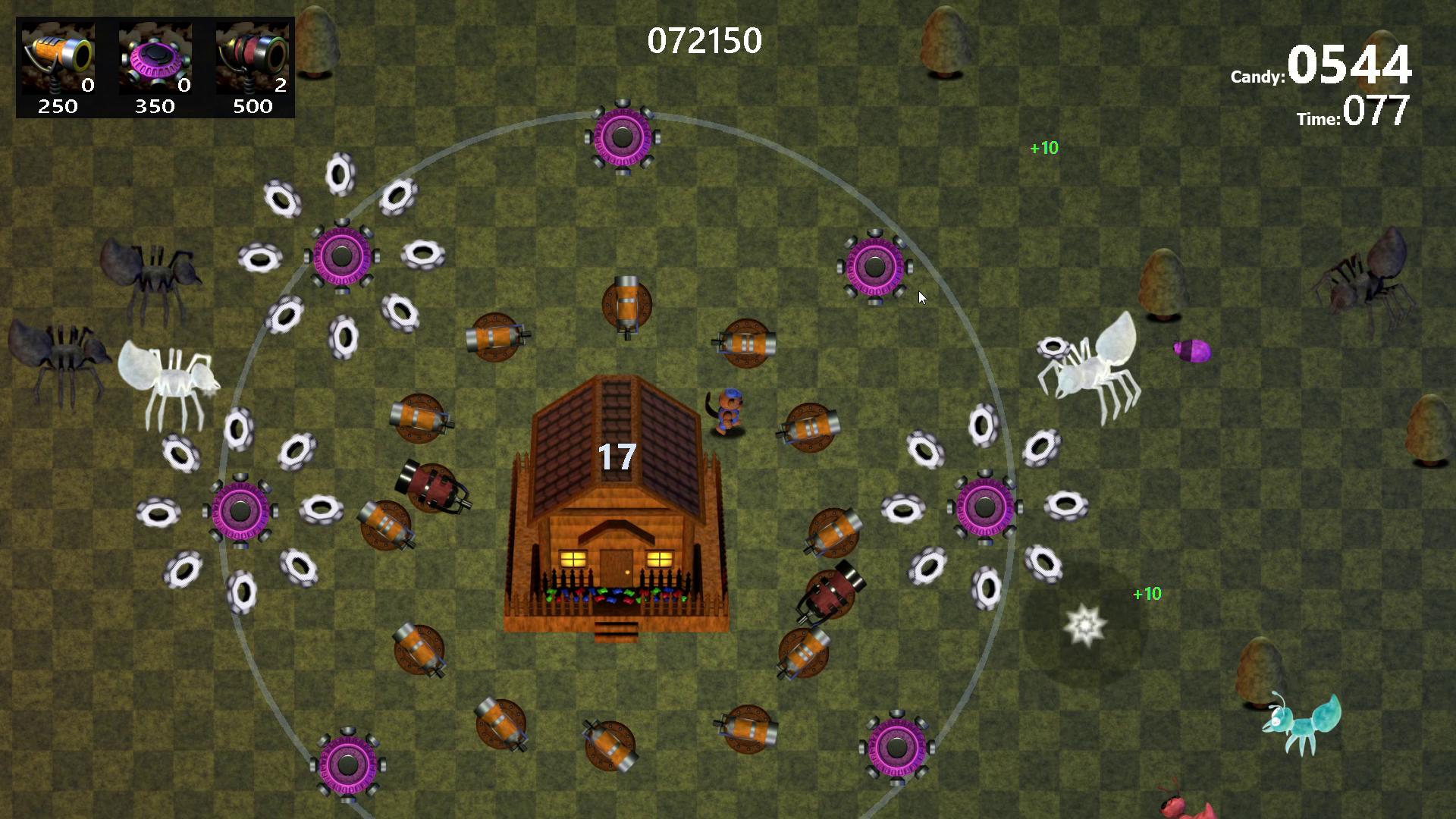Select the red hammer cannon costing 500

(x=251, y=57)
